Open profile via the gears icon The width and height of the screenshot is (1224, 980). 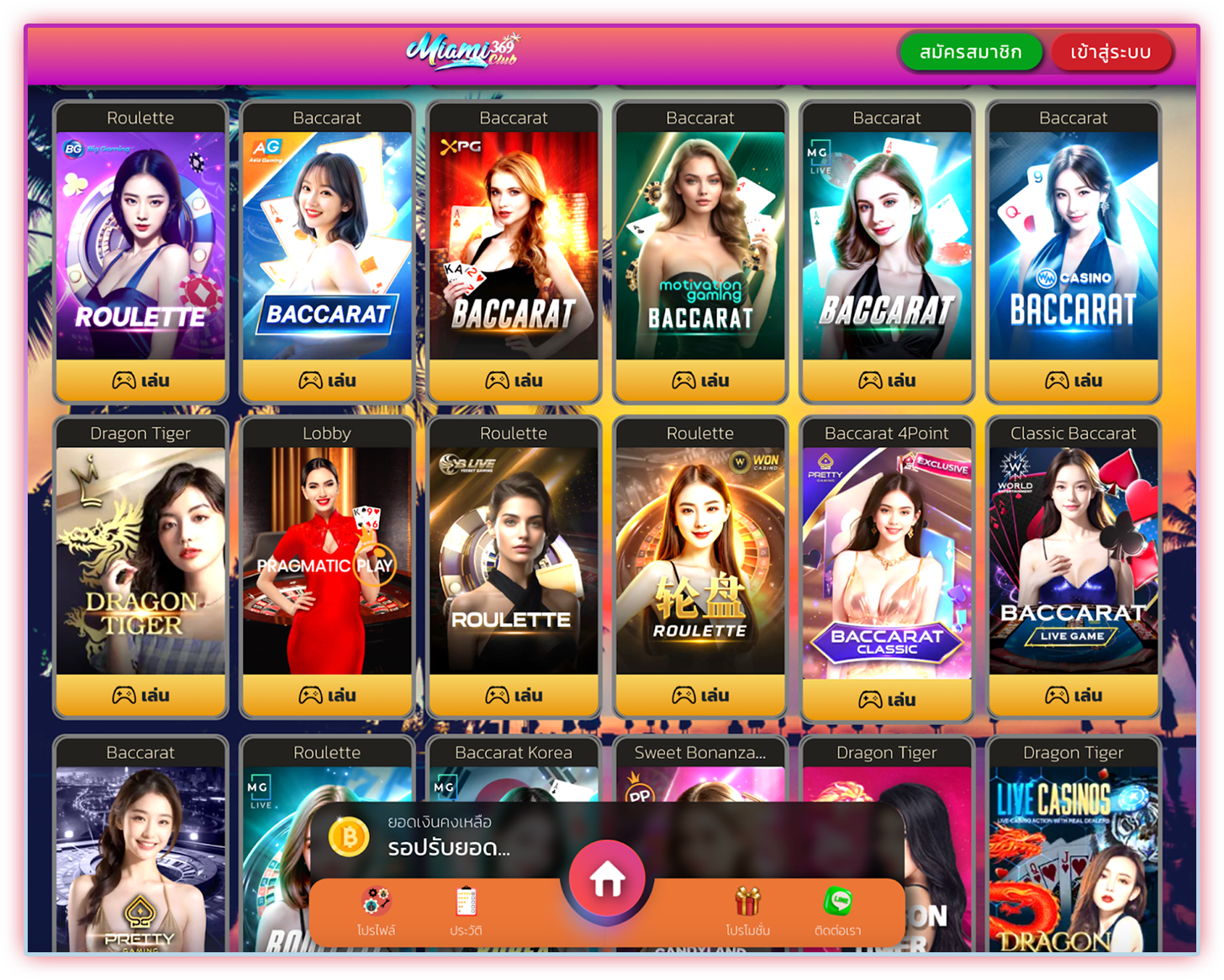376,901
